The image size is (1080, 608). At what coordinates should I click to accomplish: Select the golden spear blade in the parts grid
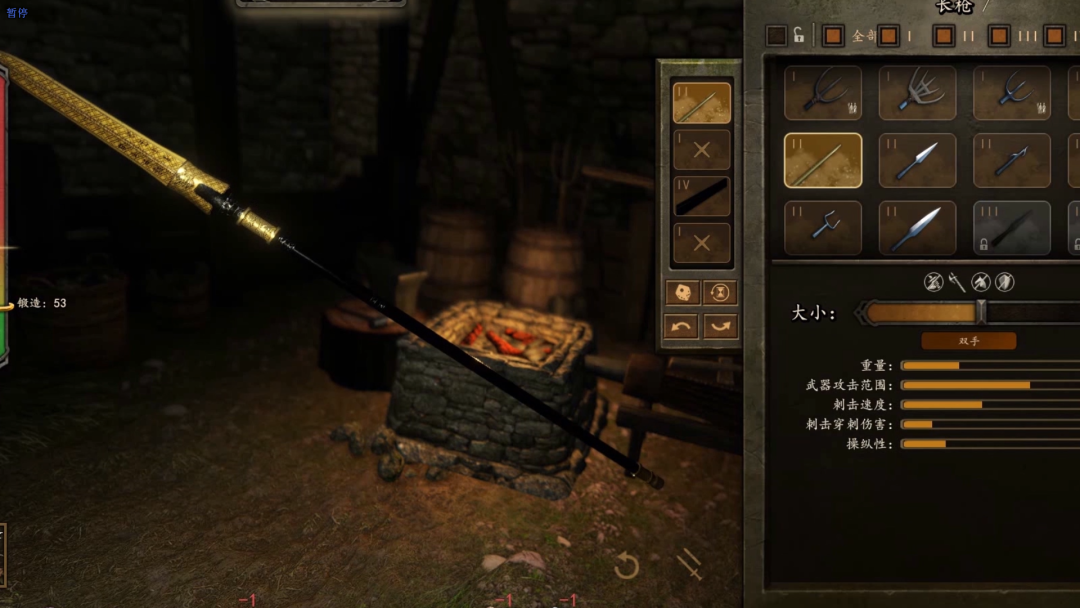pos(822,161)
